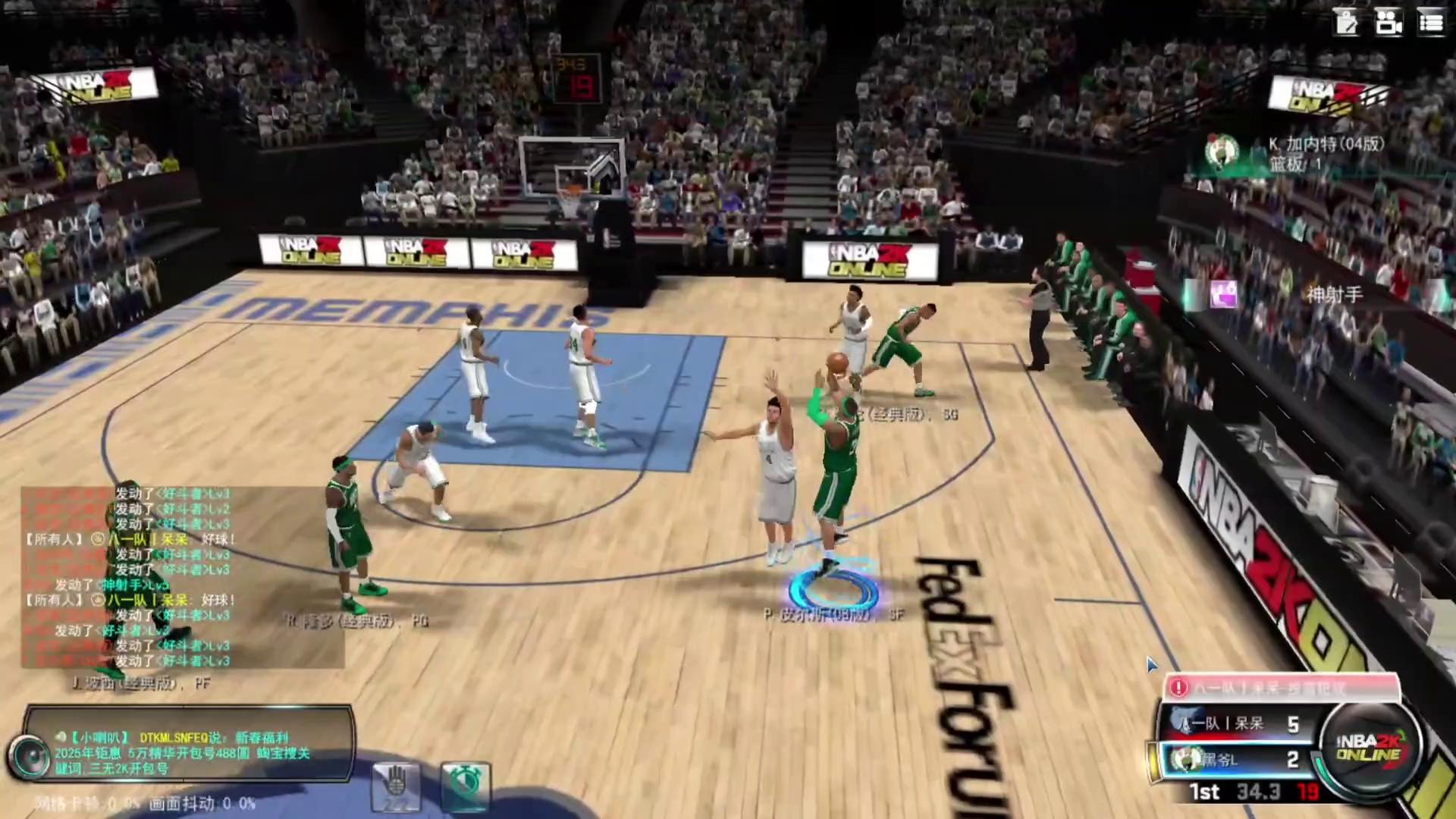1456x819 pixels.
Task: Select the red alert notification banner
Action: click(1282, 687)
